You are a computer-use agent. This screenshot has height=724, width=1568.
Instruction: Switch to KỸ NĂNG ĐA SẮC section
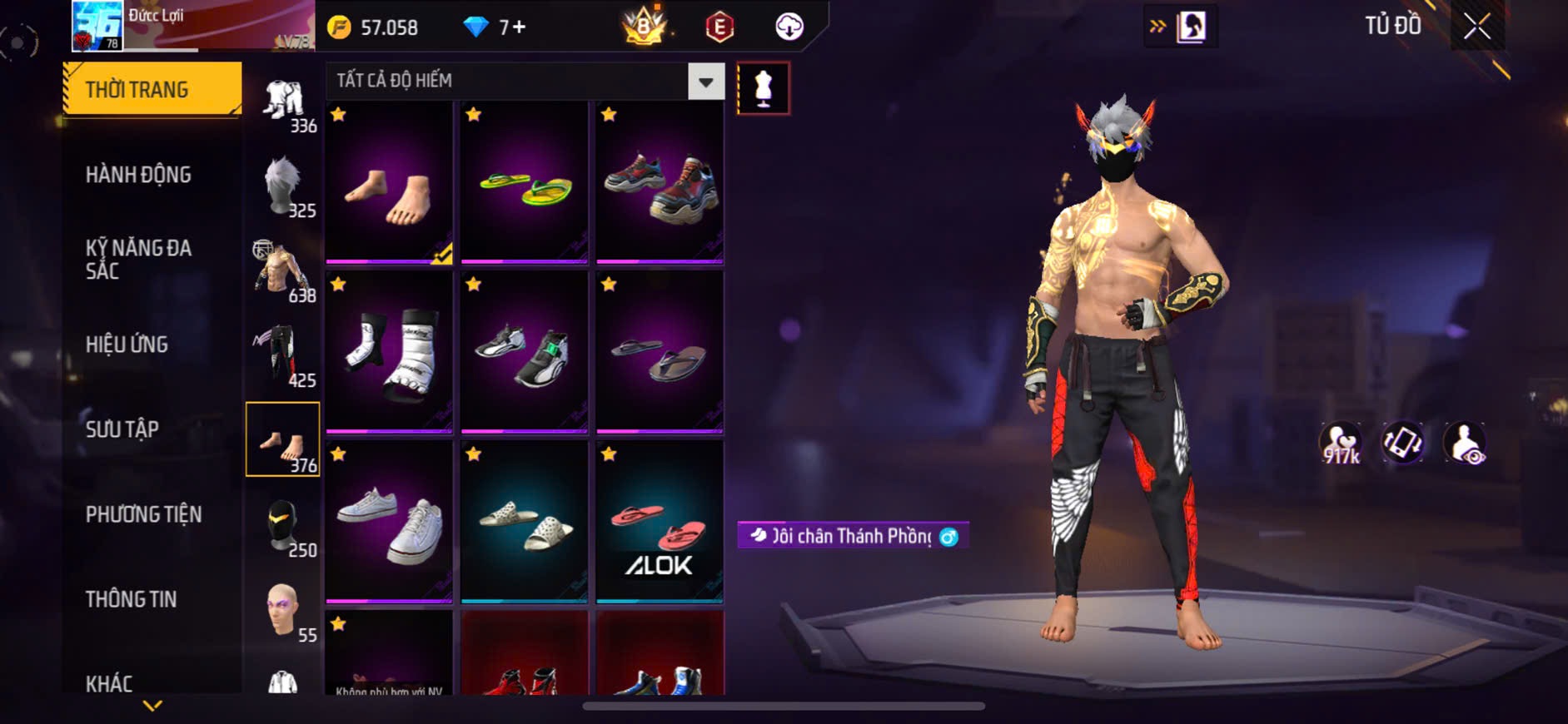[138, 259]
